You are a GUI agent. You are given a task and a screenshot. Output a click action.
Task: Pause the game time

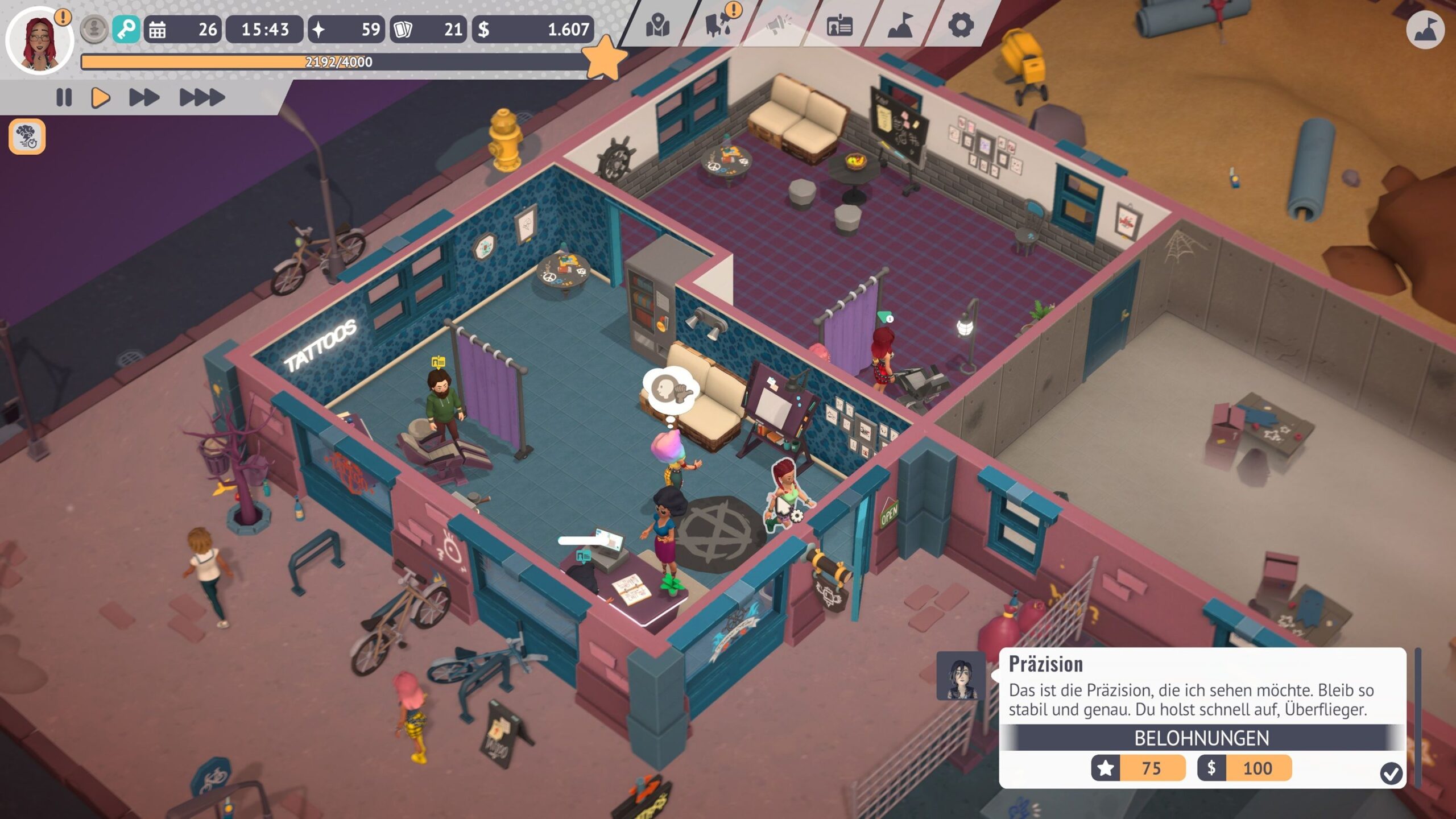[x=64, y=98]
